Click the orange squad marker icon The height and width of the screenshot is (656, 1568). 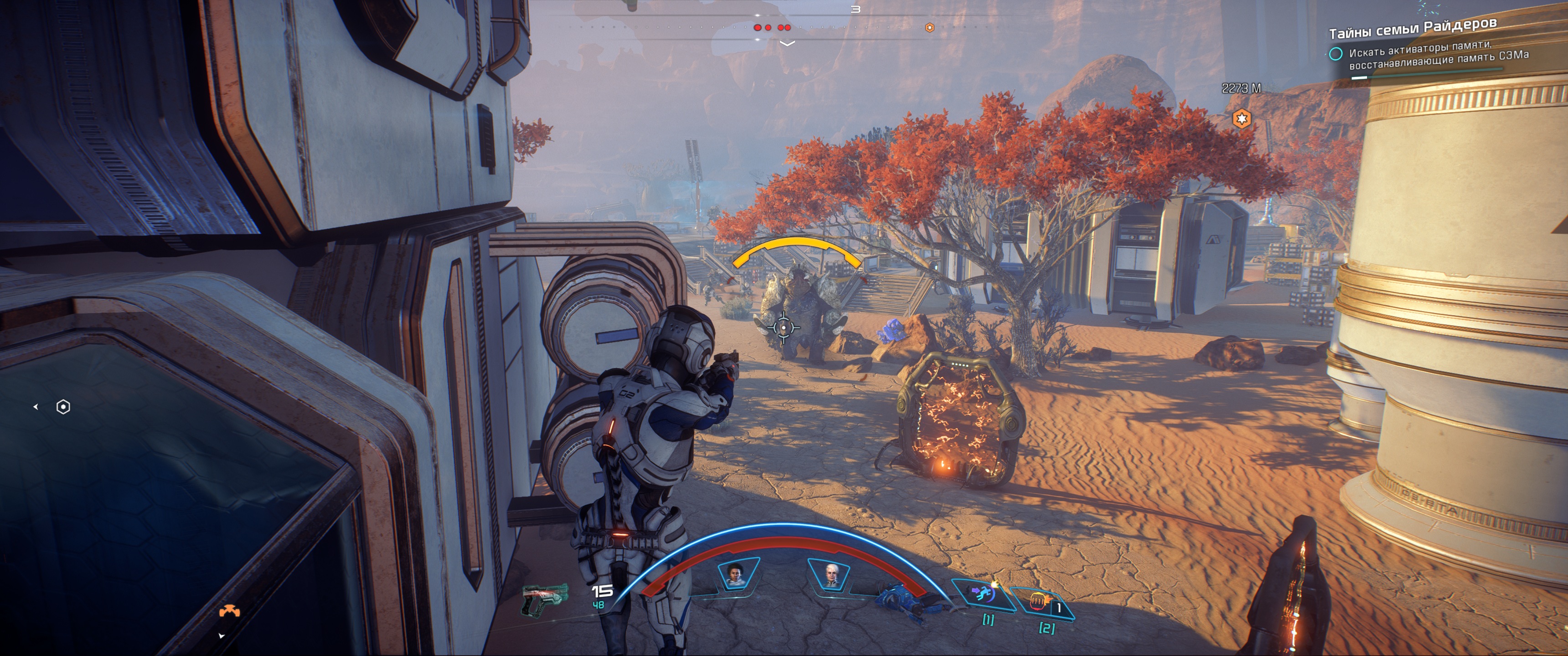229,611
